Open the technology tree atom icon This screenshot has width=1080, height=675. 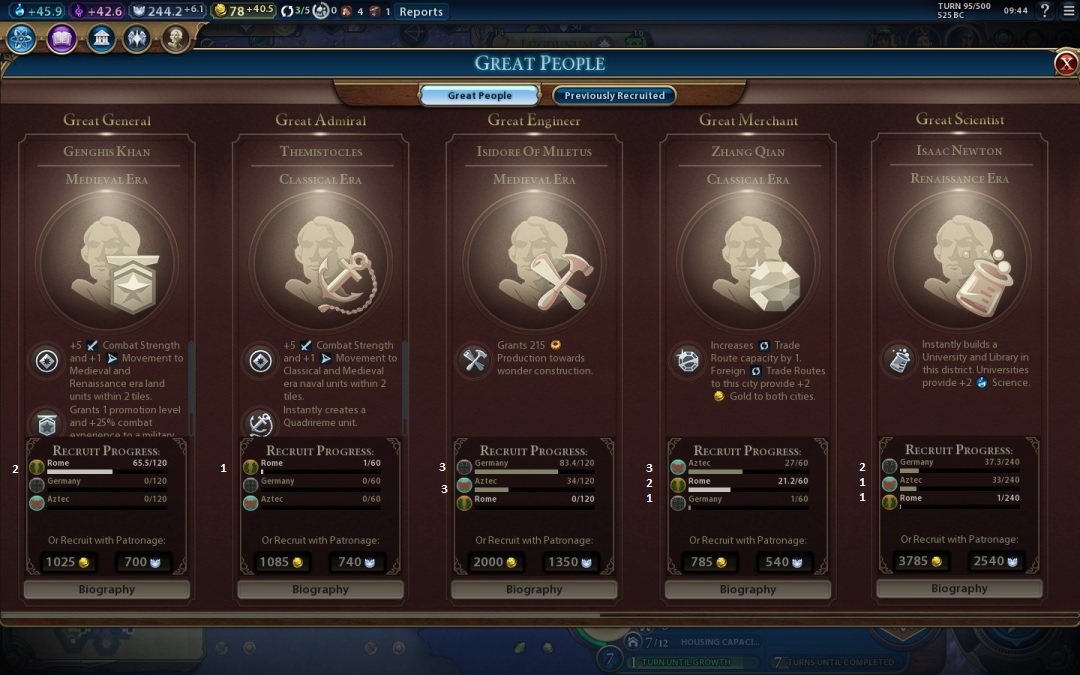click(x=22, y=39)
